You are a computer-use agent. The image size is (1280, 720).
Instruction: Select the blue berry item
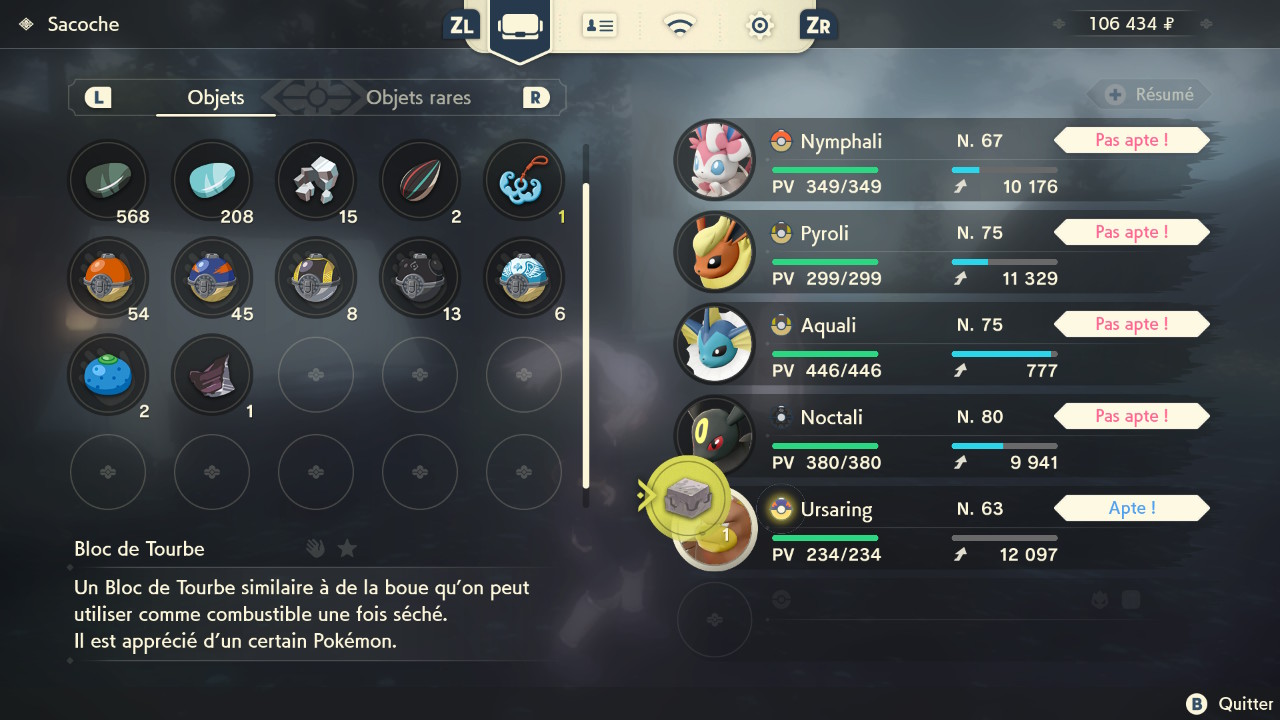[108, 375]
